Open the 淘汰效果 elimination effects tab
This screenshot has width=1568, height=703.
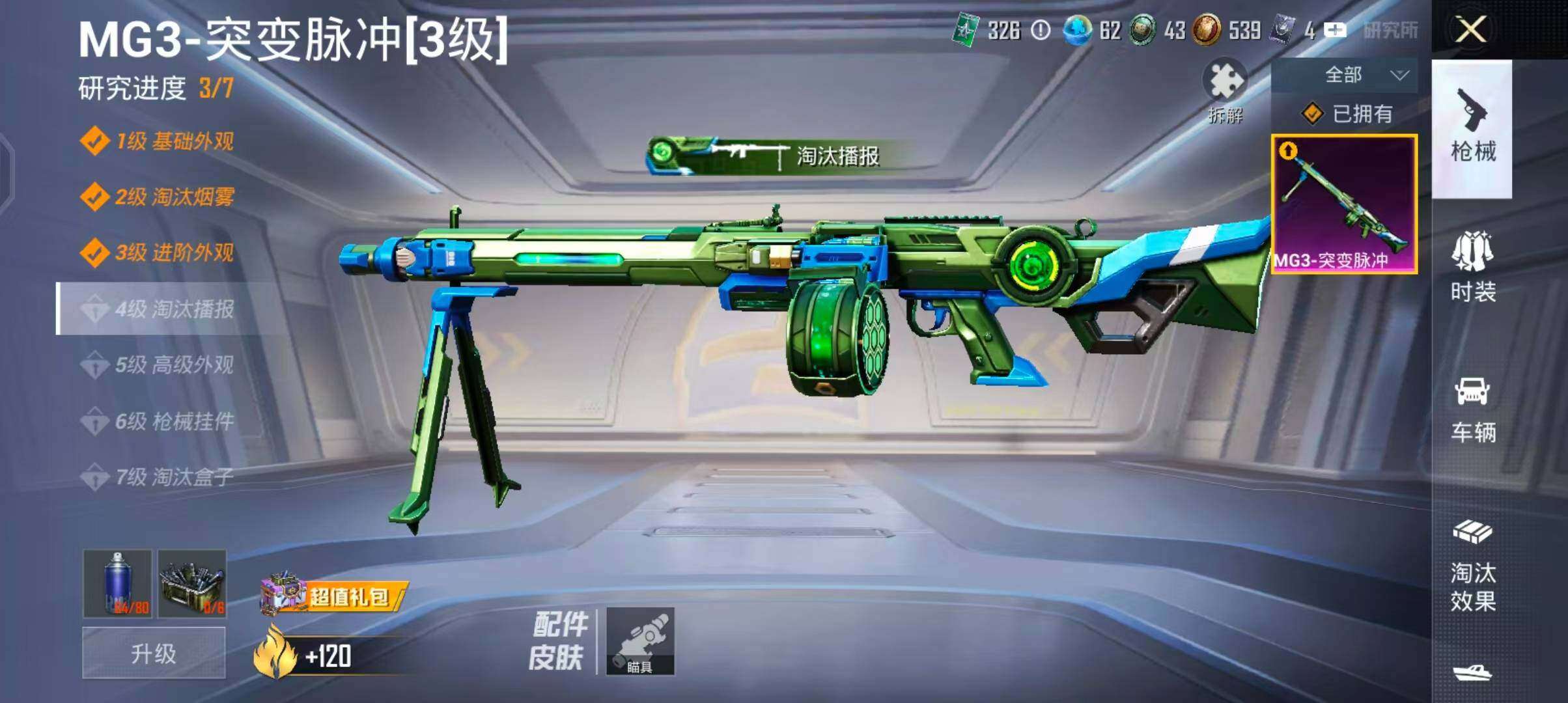[x=1472, y=566]
